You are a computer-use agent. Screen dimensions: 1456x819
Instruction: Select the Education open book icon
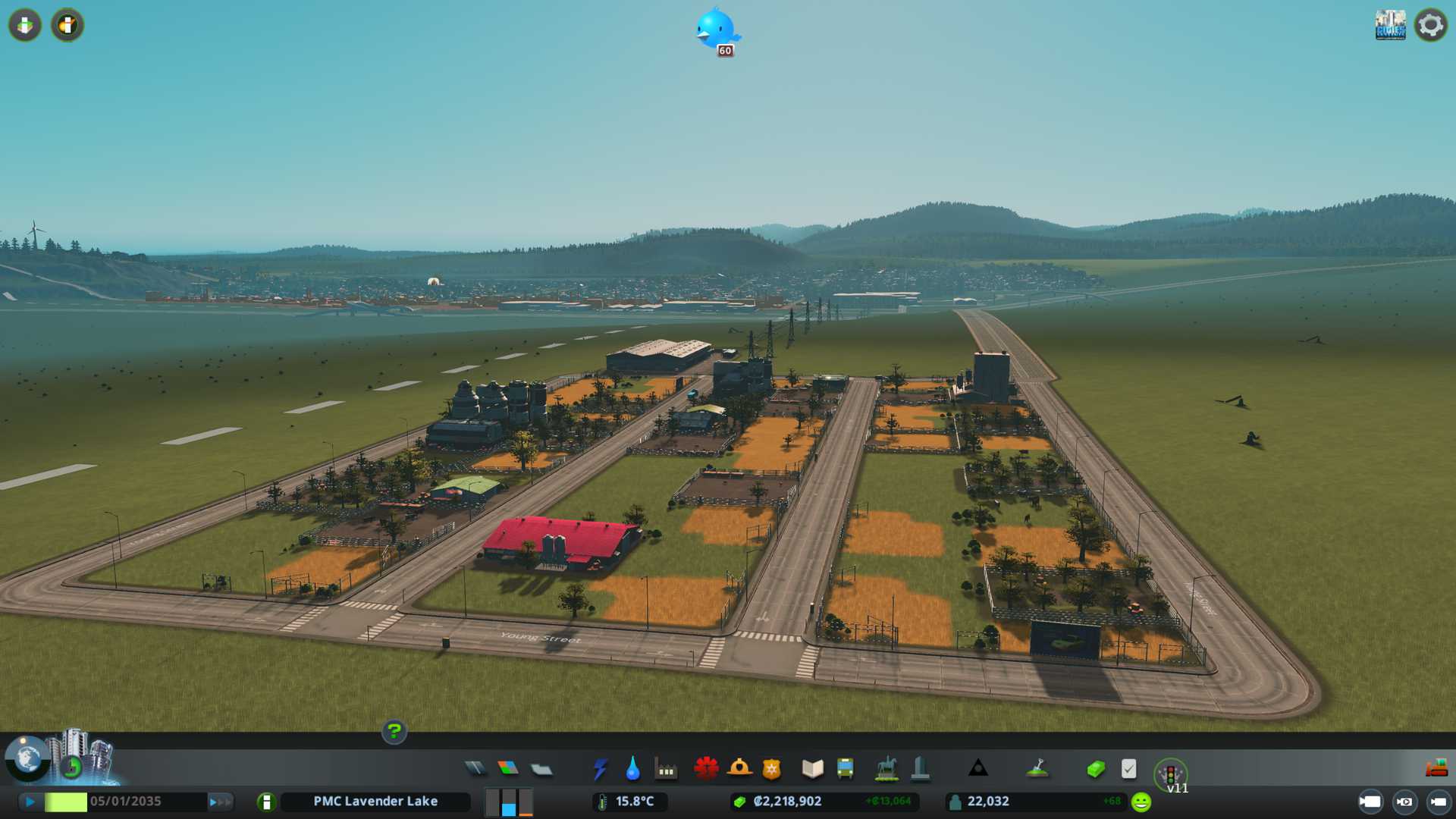[x=812, y=769]
